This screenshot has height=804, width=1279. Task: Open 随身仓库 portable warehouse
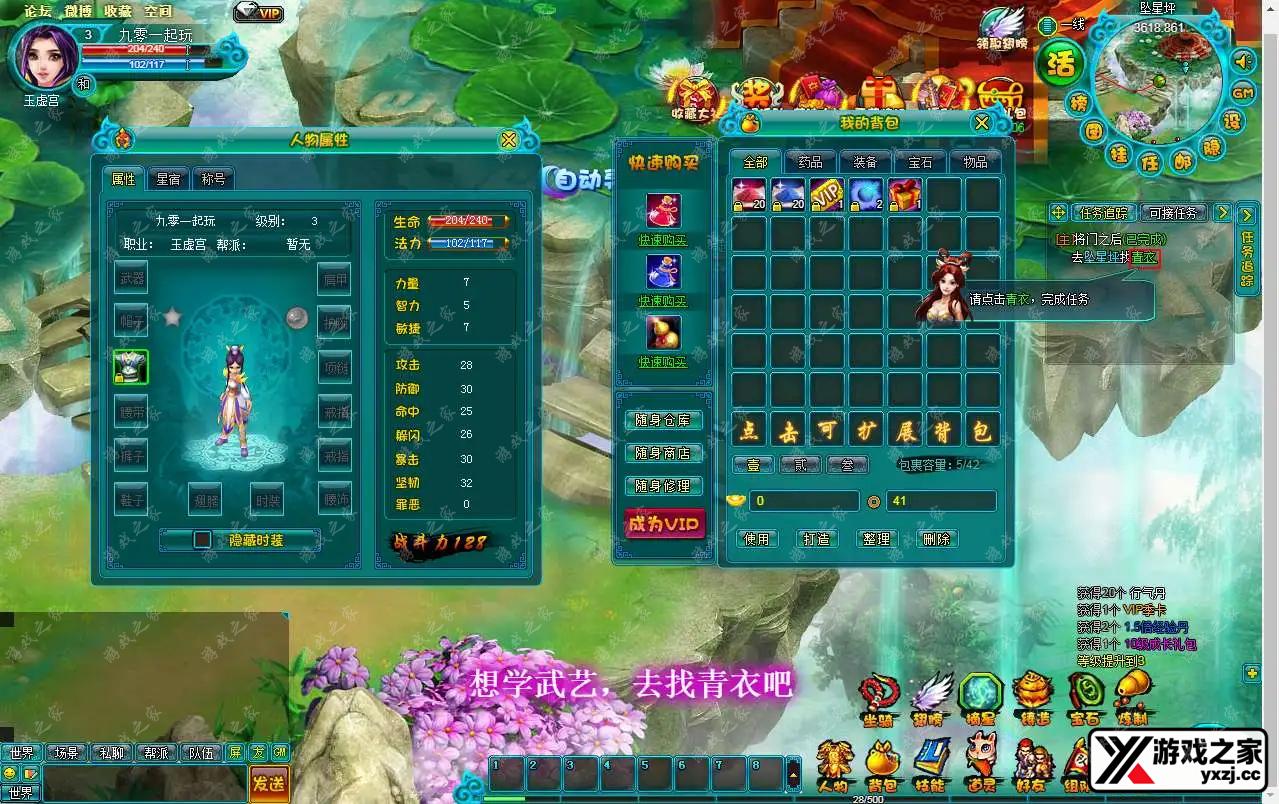[663, 420]
